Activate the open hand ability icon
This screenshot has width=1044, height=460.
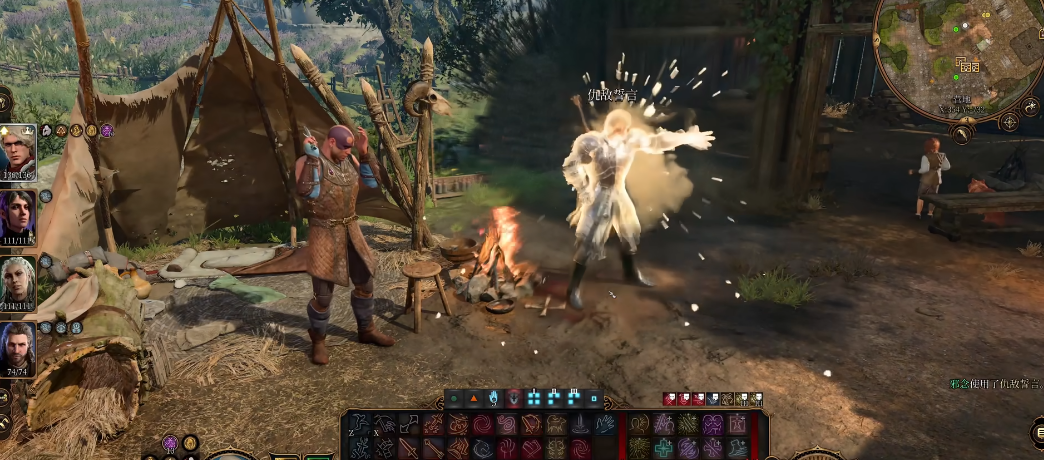click(606, 424)
